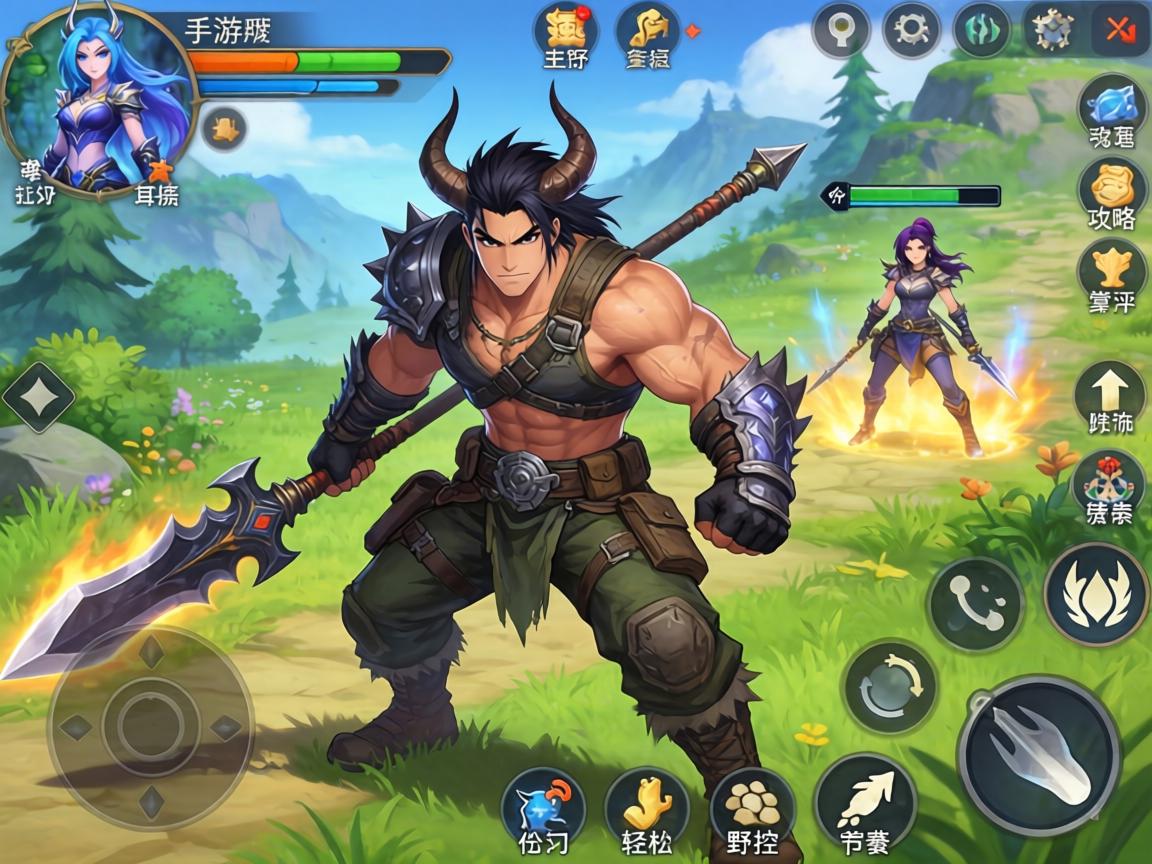This screenshot has width=1152, height=864.
Task: Tap the circular arrows swap button
Action: [889, 687]
